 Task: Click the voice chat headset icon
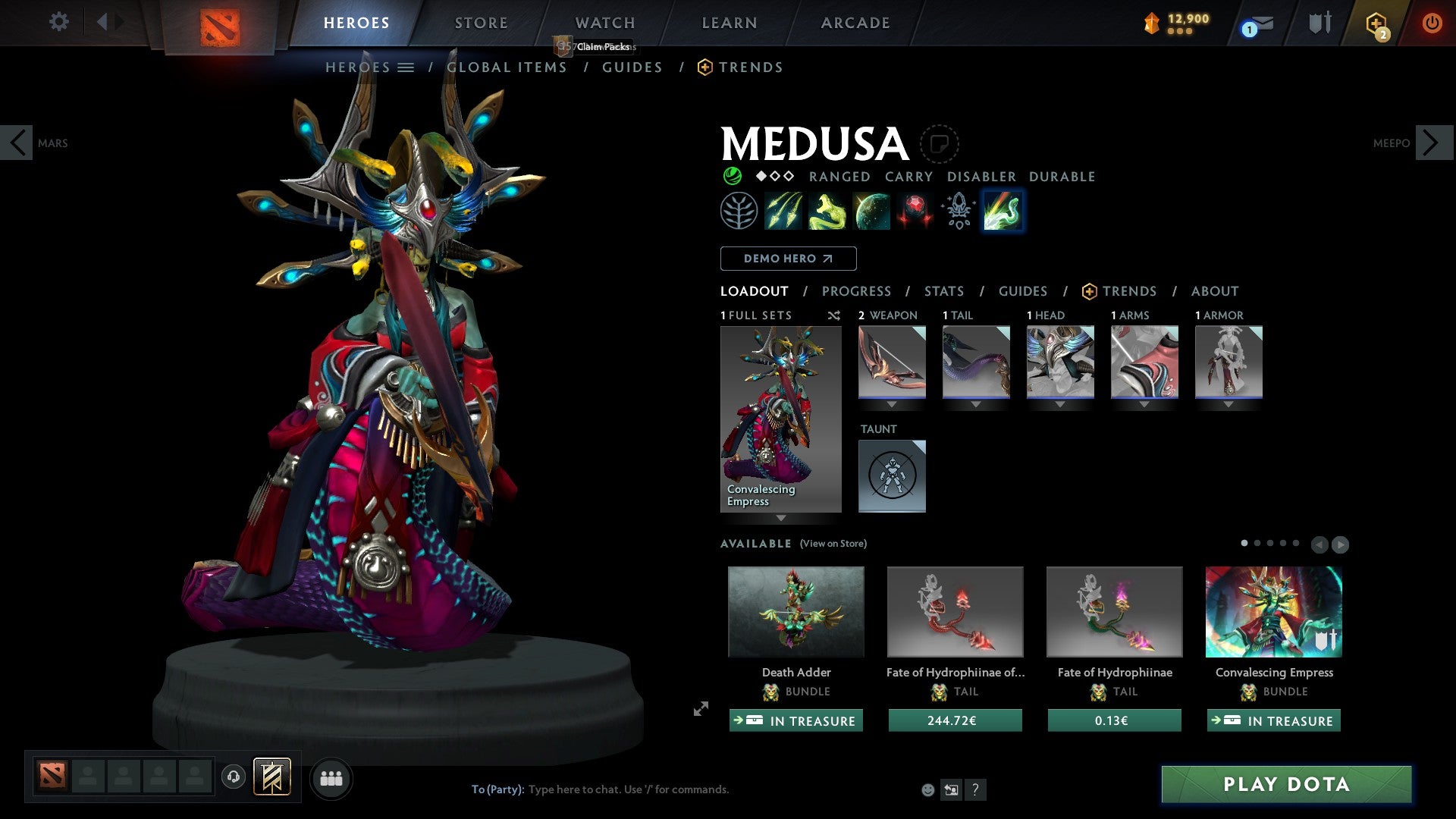234,778
